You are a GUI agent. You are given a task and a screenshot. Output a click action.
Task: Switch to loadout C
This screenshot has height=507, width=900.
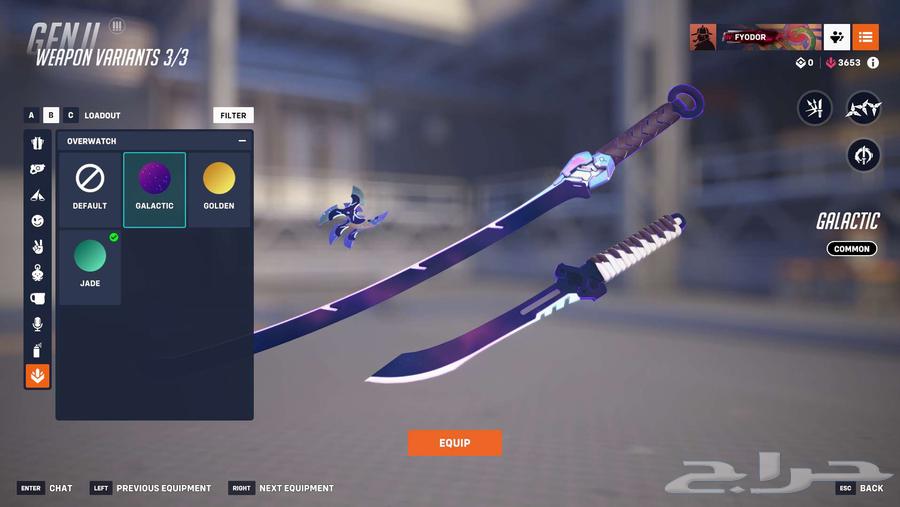(70, 115)
